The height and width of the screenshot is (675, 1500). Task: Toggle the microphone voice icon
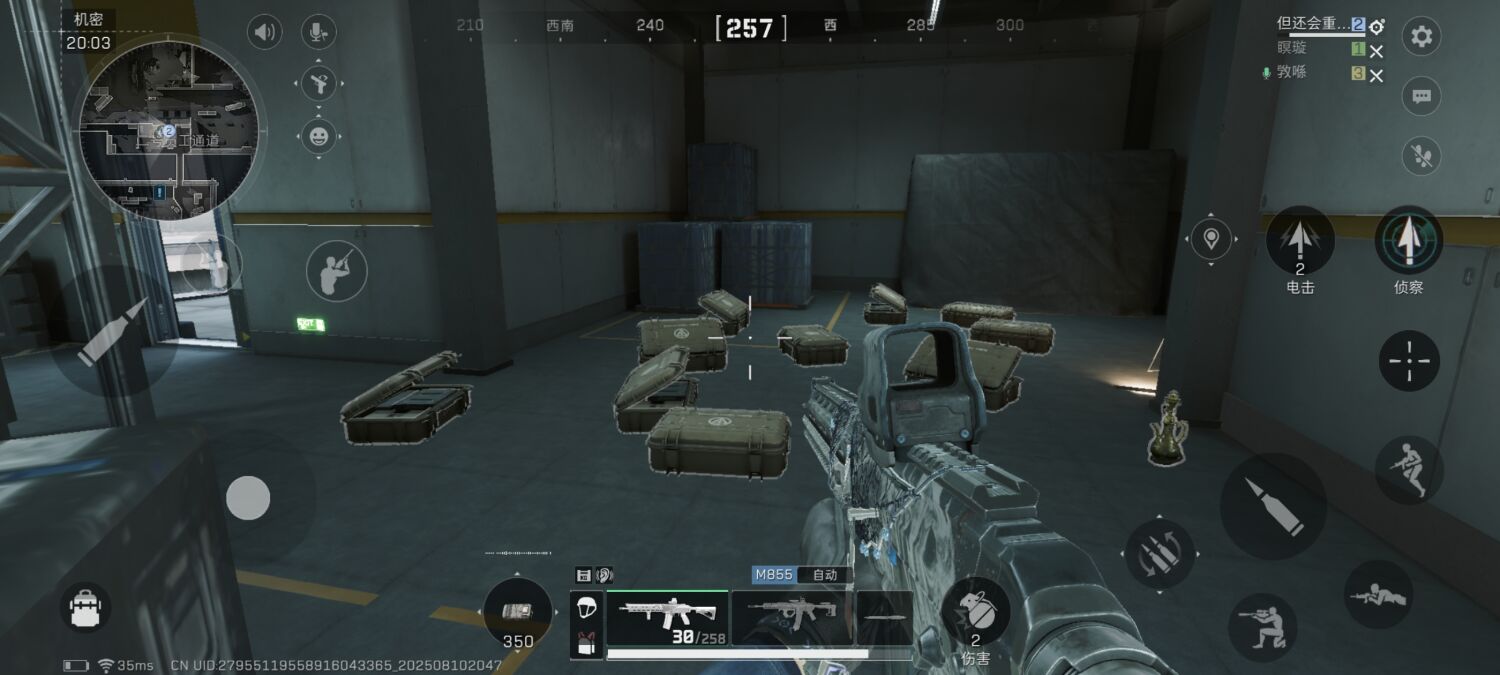pos(318,32)
